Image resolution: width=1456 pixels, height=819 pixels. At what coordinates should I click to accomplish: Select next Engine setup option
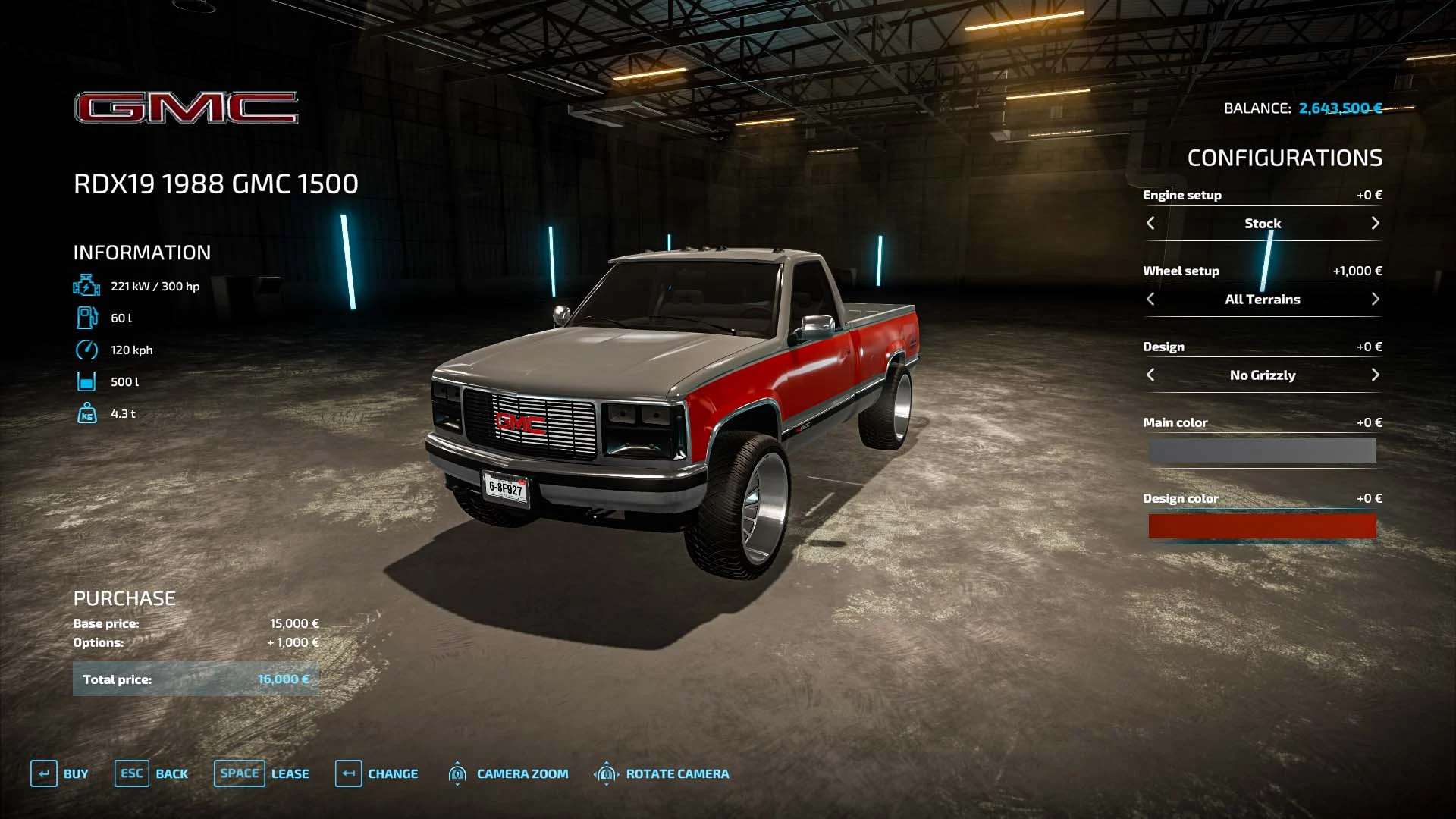1375,223
